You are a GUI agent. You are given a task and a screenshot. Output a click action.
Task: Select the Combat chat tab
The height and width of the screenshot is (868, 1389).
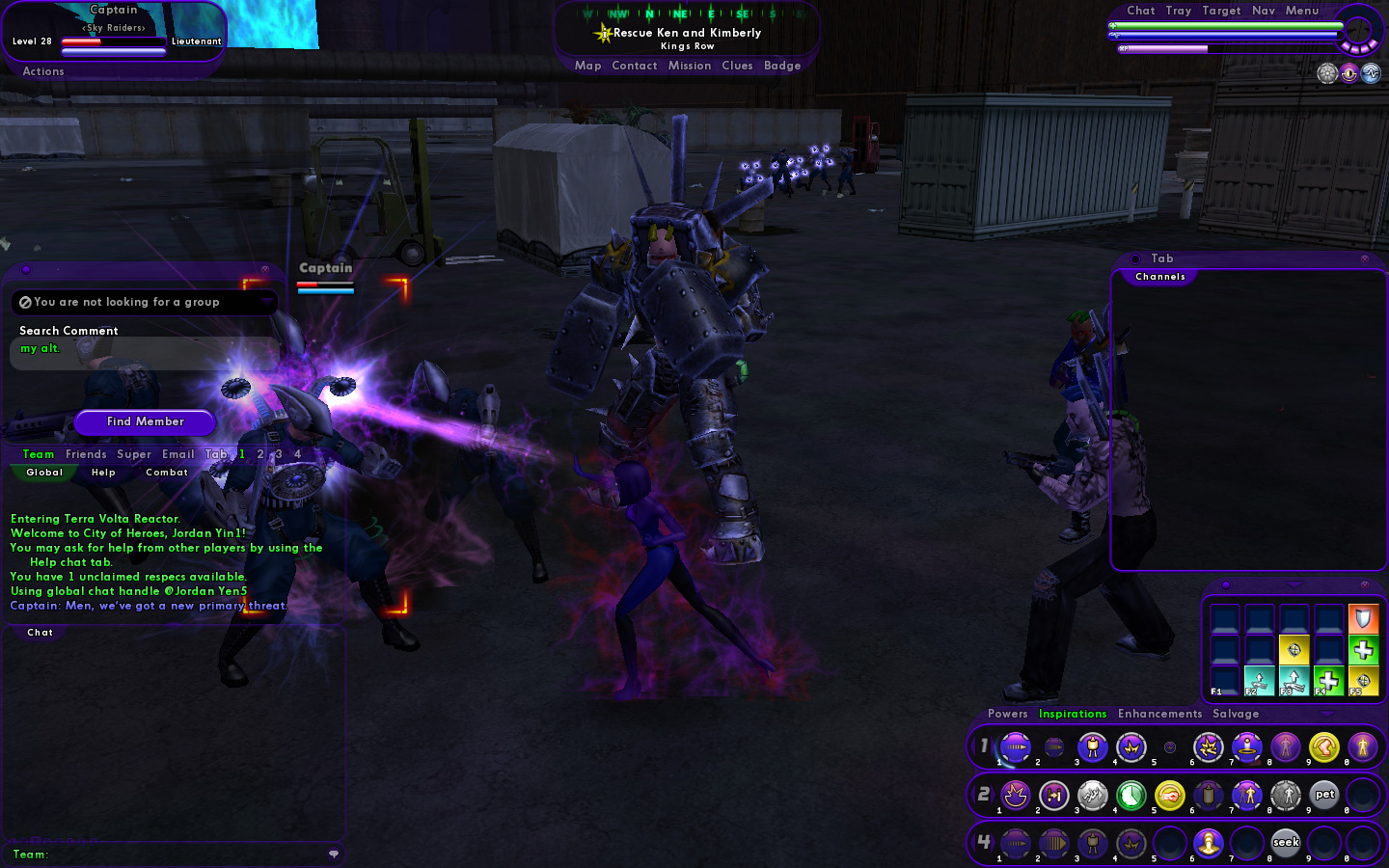click(167, 473)
